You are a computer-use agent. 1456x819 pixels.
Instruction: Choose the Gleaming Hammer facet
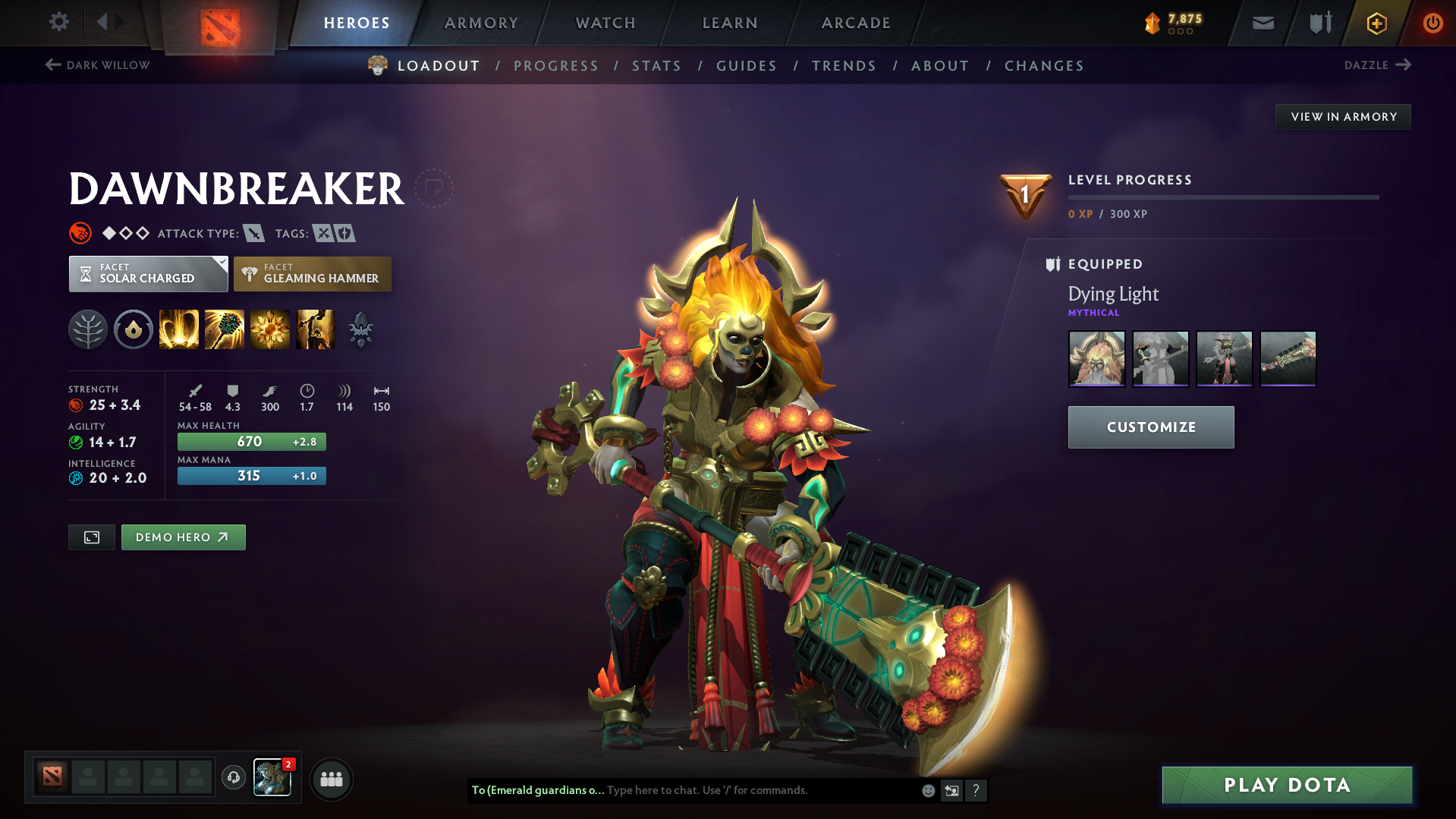313,274
